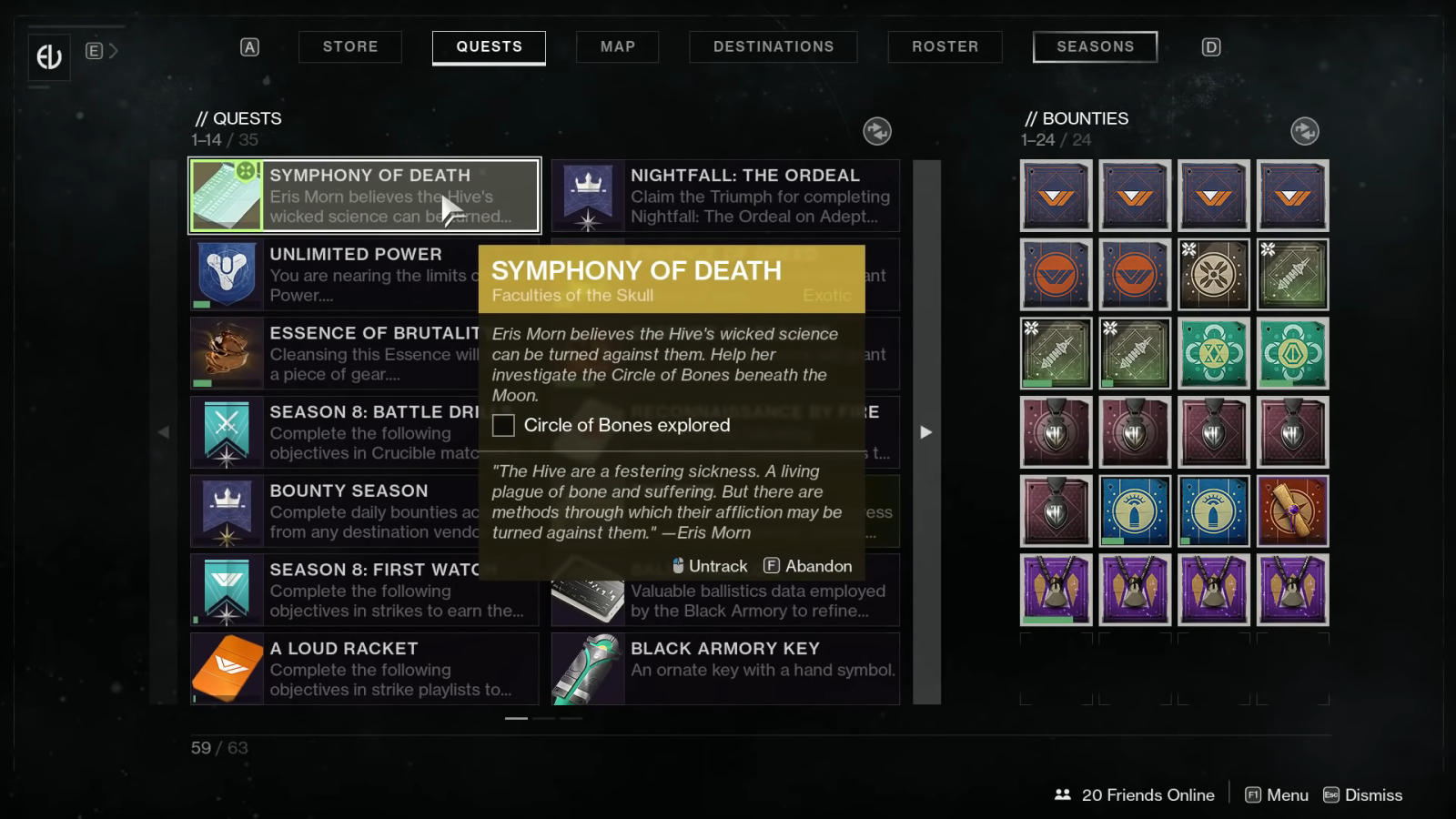Open the 20 Friends Online list
Screen dimensions: 1456x819
point(1134,795)
